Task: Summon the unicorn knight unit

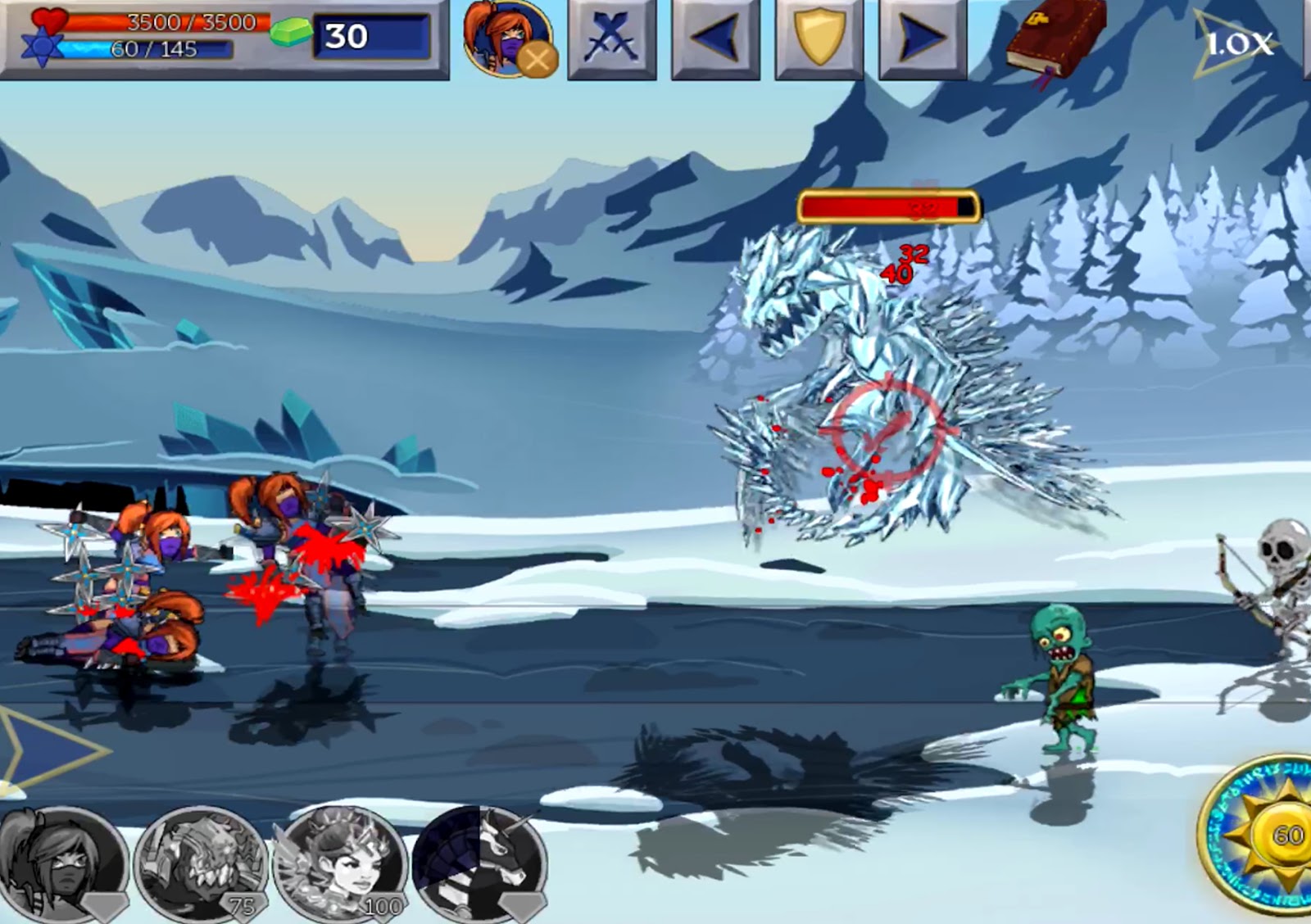Action: pyautogui.click(x=481, y=864)
